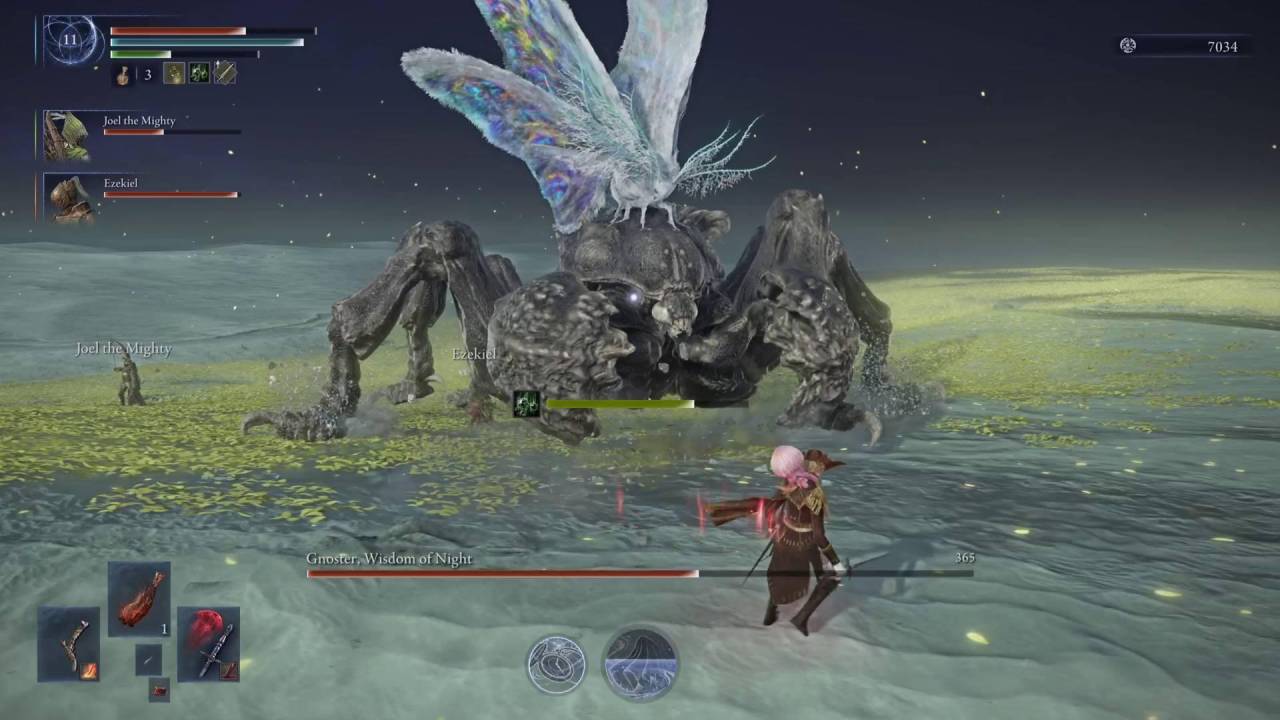Click the poison buildup icon near boss

point(527,404)
